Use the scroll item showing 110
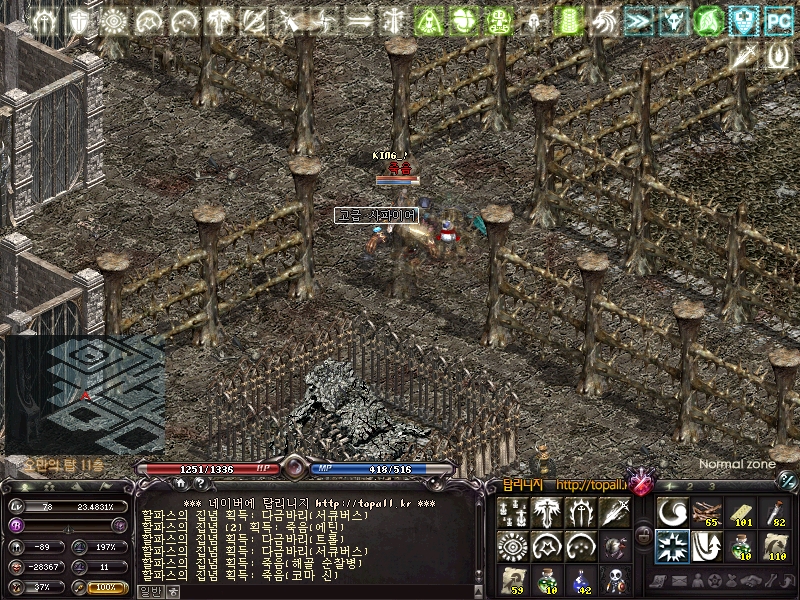Screen dimensions: 800x600 (774, 546)
